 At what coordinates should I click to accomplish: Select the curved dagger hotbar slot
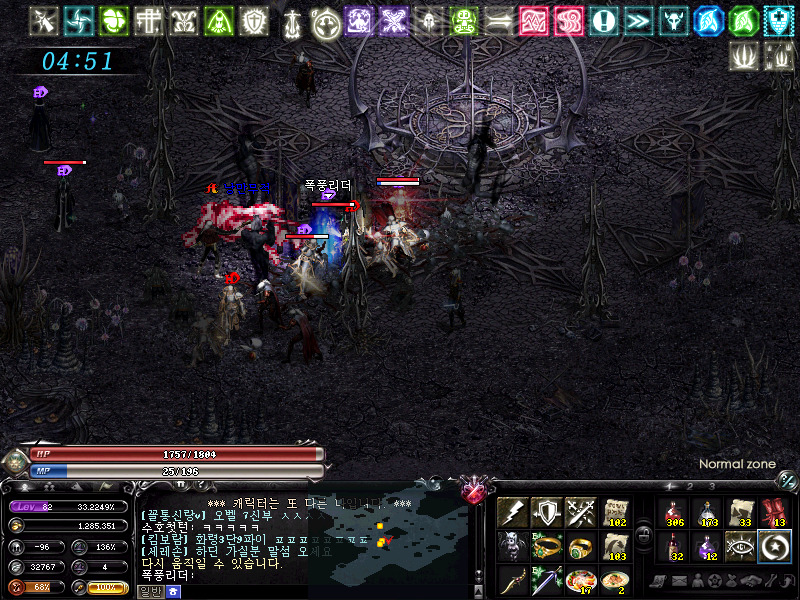(x=512, y=580)
